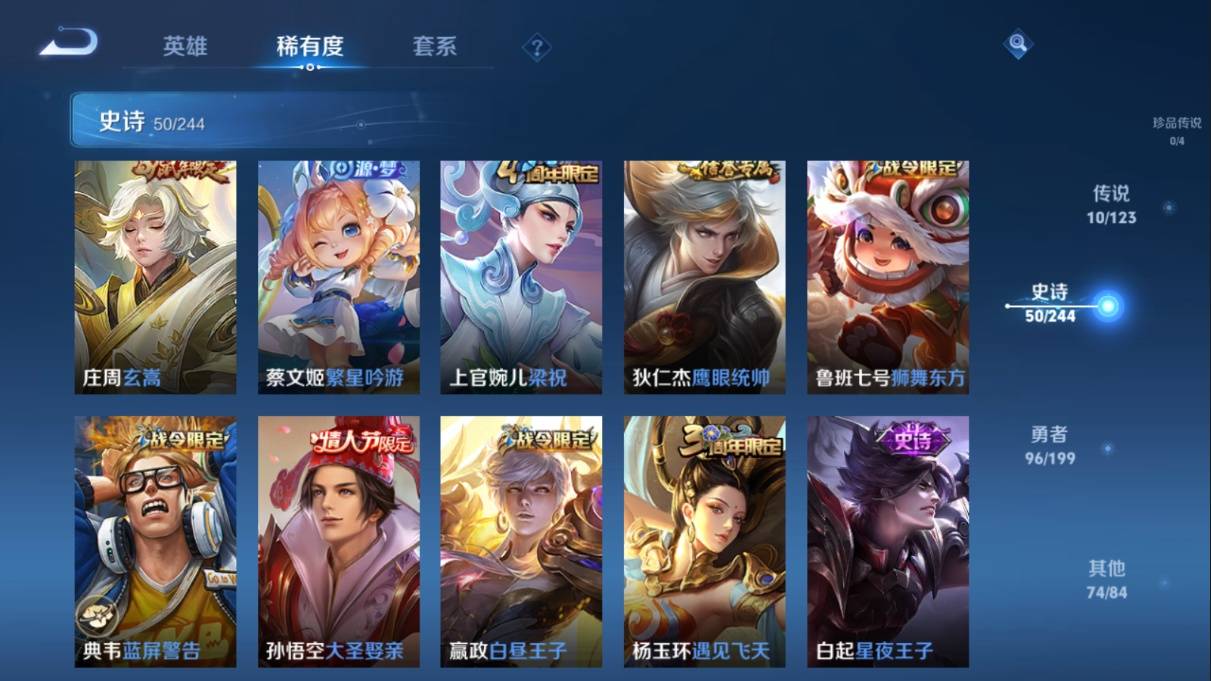The height and width of the screenshot is (681, 1211).
Task: Open the 庄周 玄嵩 skin card
Action: pos(155,277)
